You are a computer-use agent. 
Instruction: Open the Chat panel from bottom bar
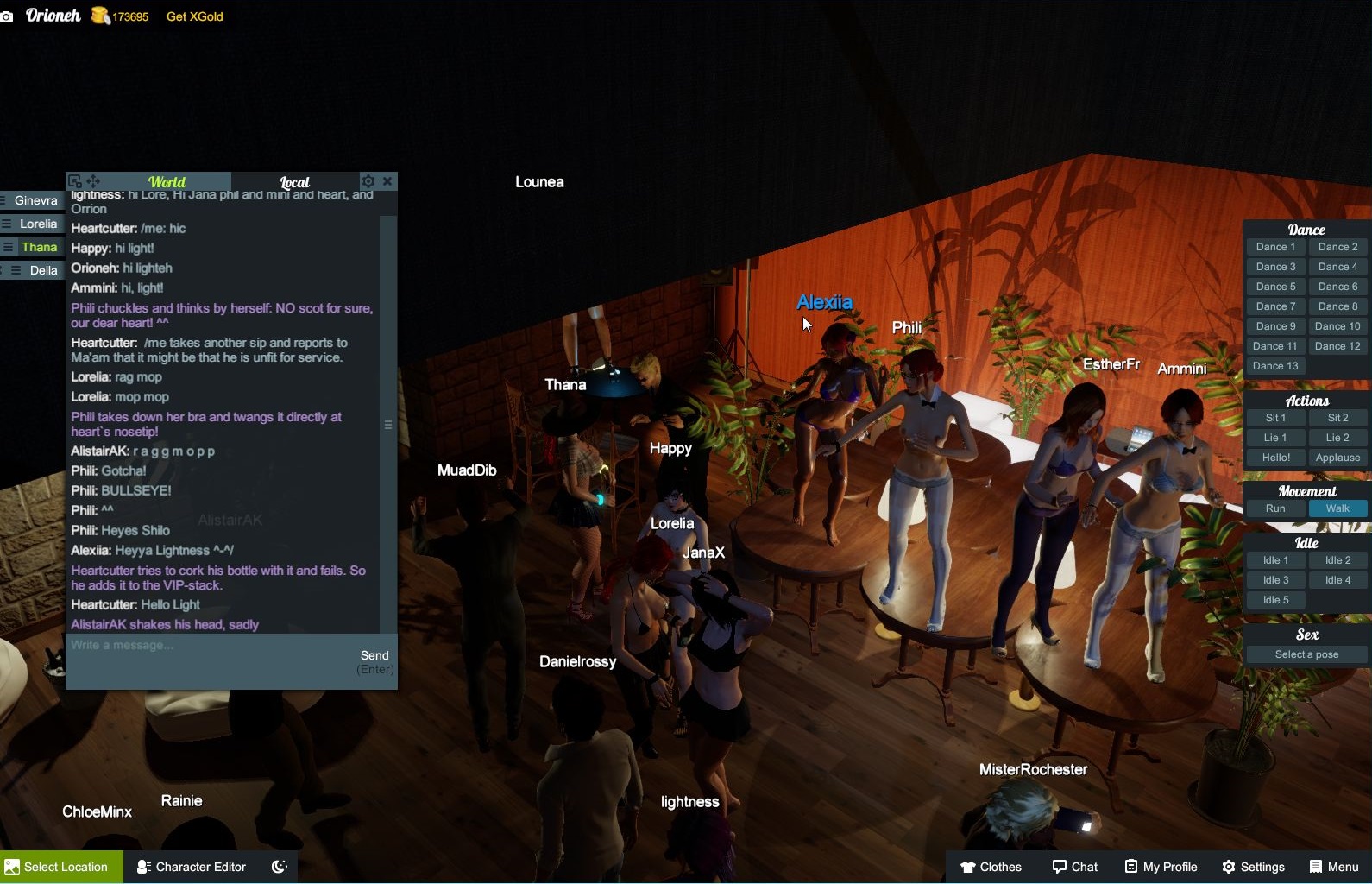1074,867
